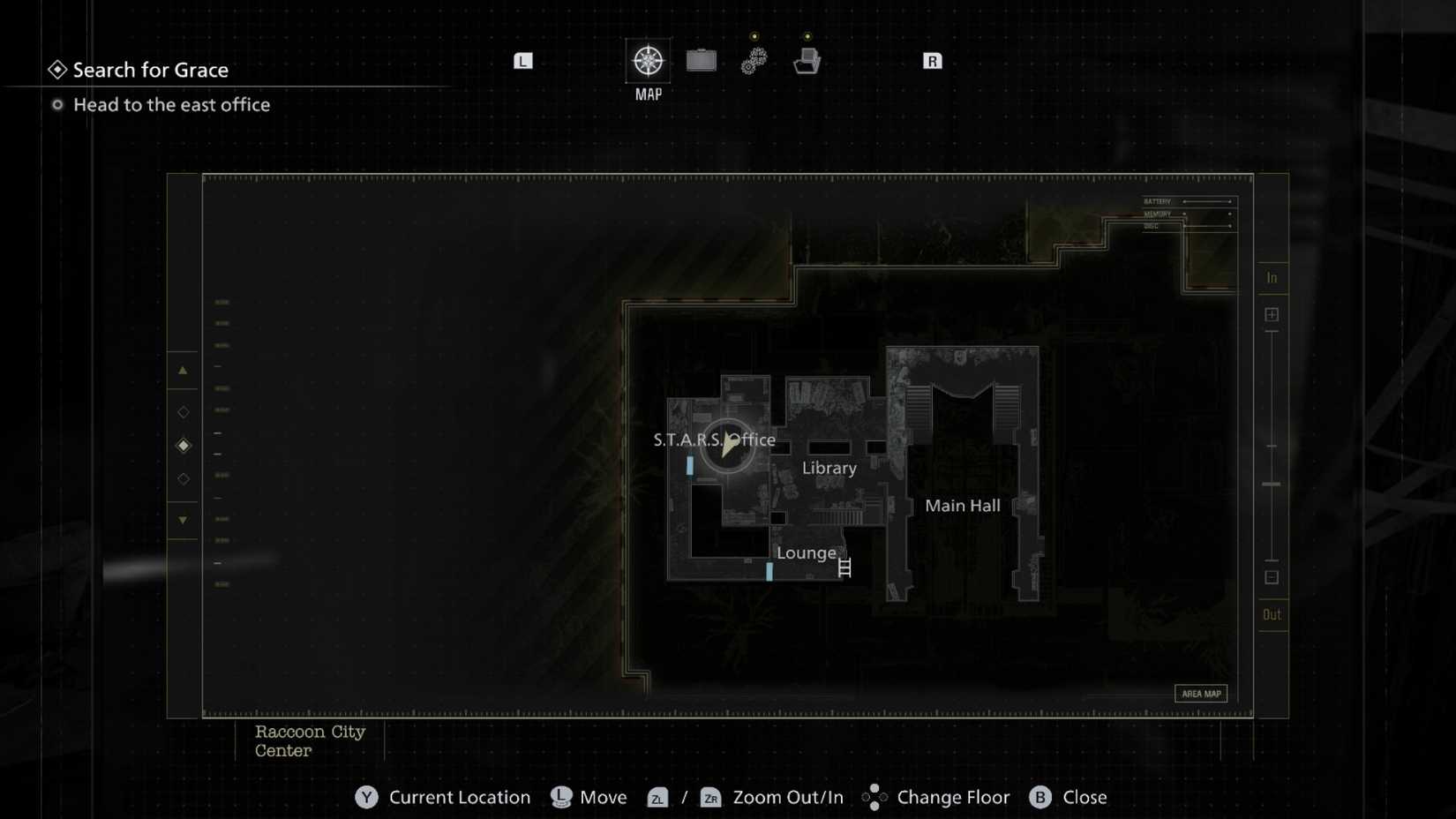This screenshot has width=1456, height=819.
Task: Click the down arrow below the floor selector
Action: [x=183, y=521]
